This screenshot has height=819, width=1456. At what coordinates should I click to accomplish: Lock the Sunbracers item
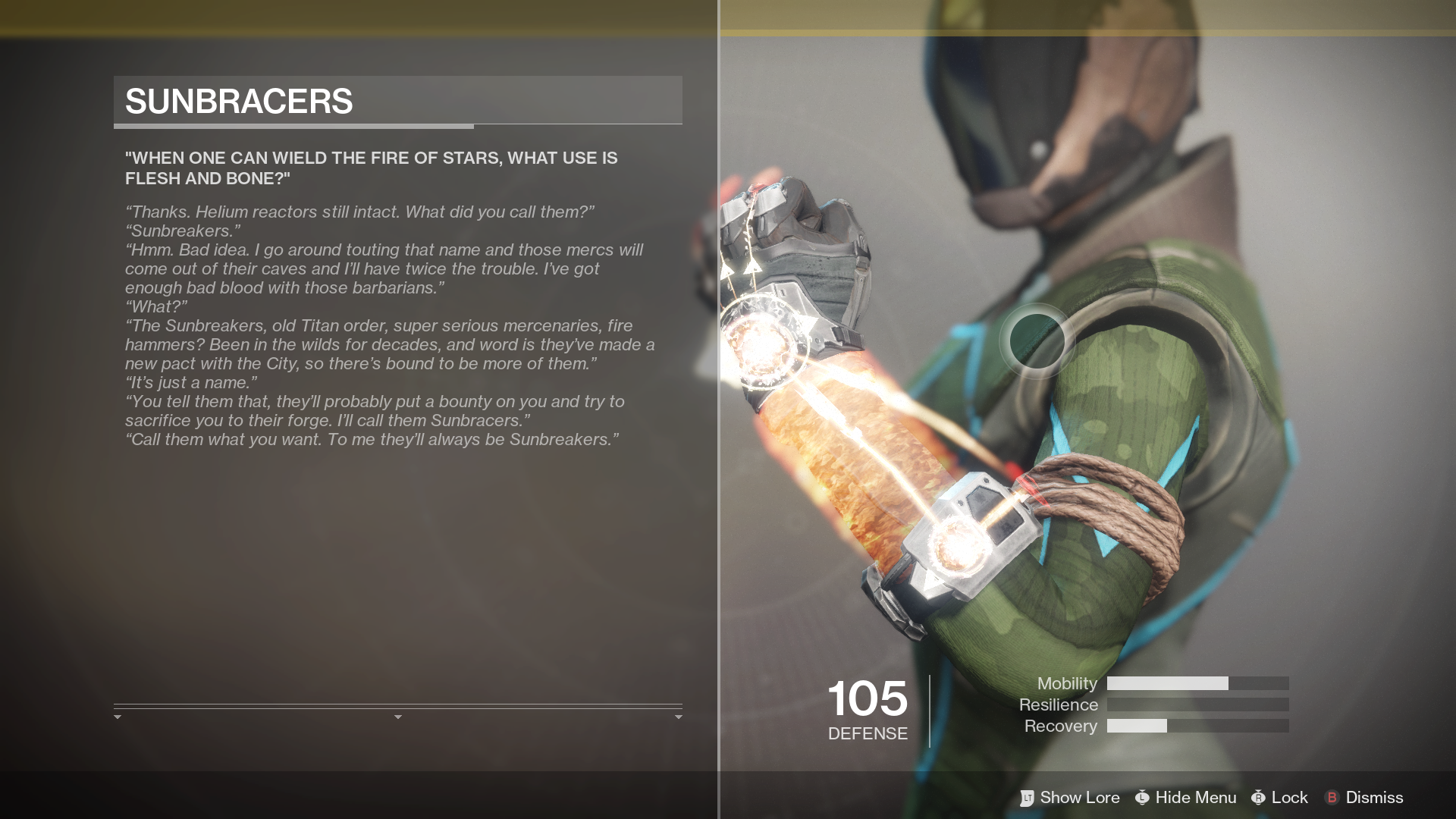(1280, 798)
